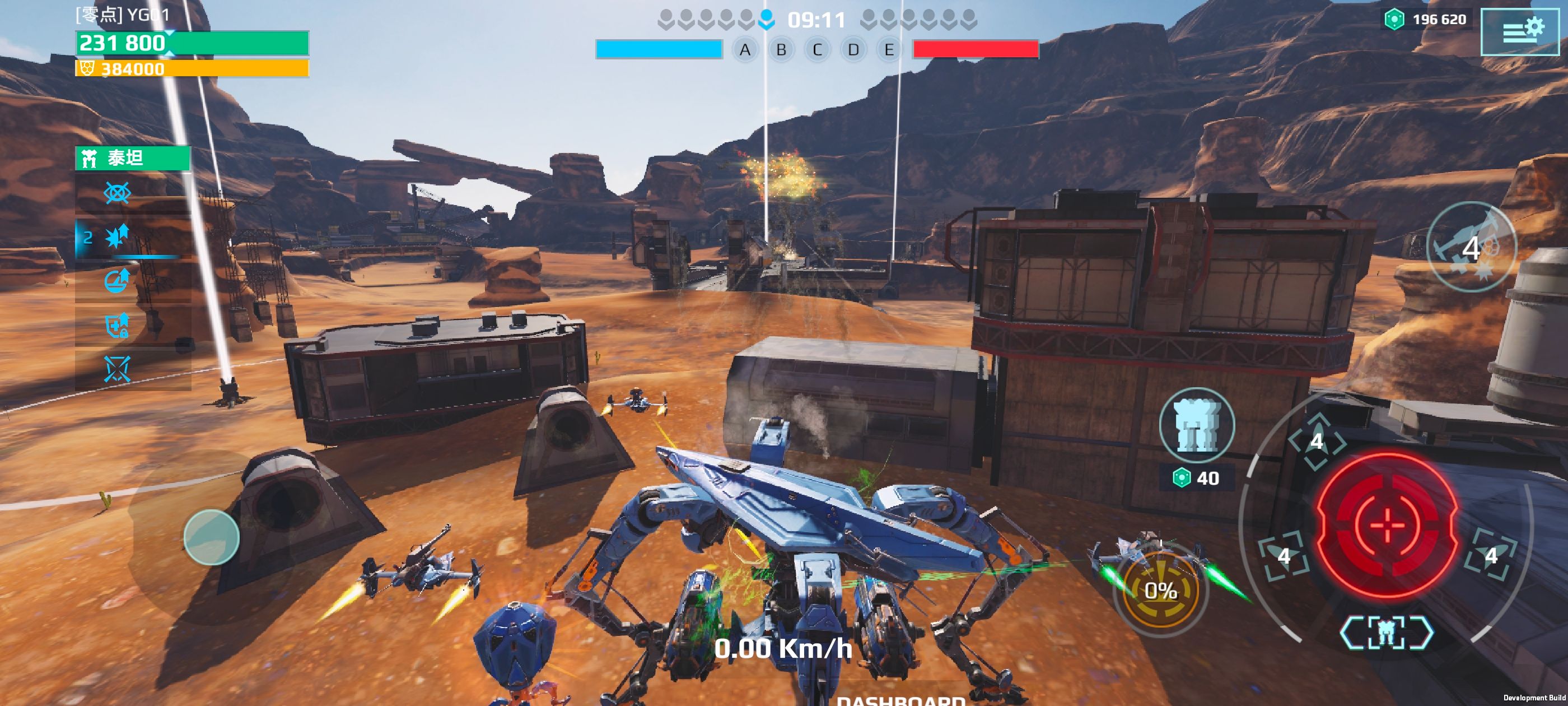The height and width of the screenshot is (706, 1568).
Task: Click the green 泰坦 titan button
Action: [133, 159]
